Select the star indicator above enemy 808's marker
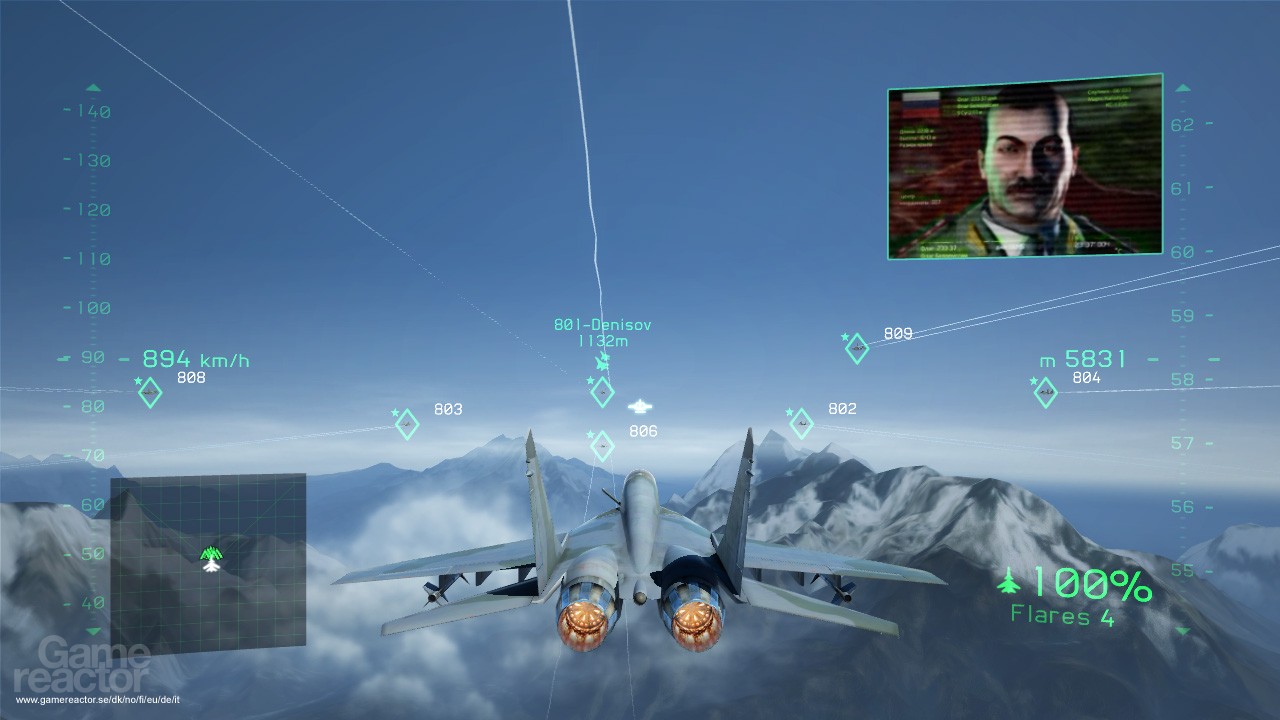Image resolution: width=1280 pixels, height=720 pixels. (138, 382)
